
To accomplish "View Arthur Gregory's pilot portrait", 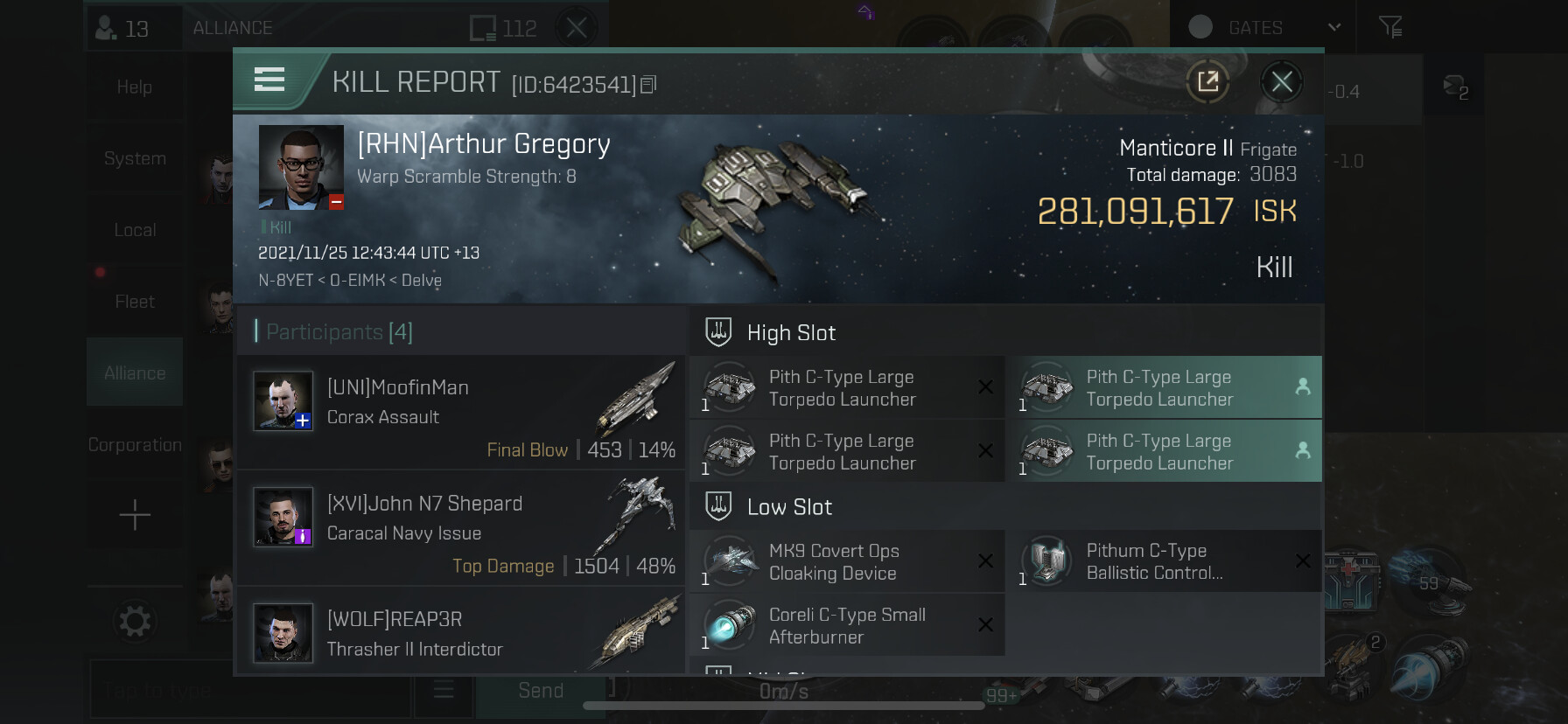I will (301, 167).
